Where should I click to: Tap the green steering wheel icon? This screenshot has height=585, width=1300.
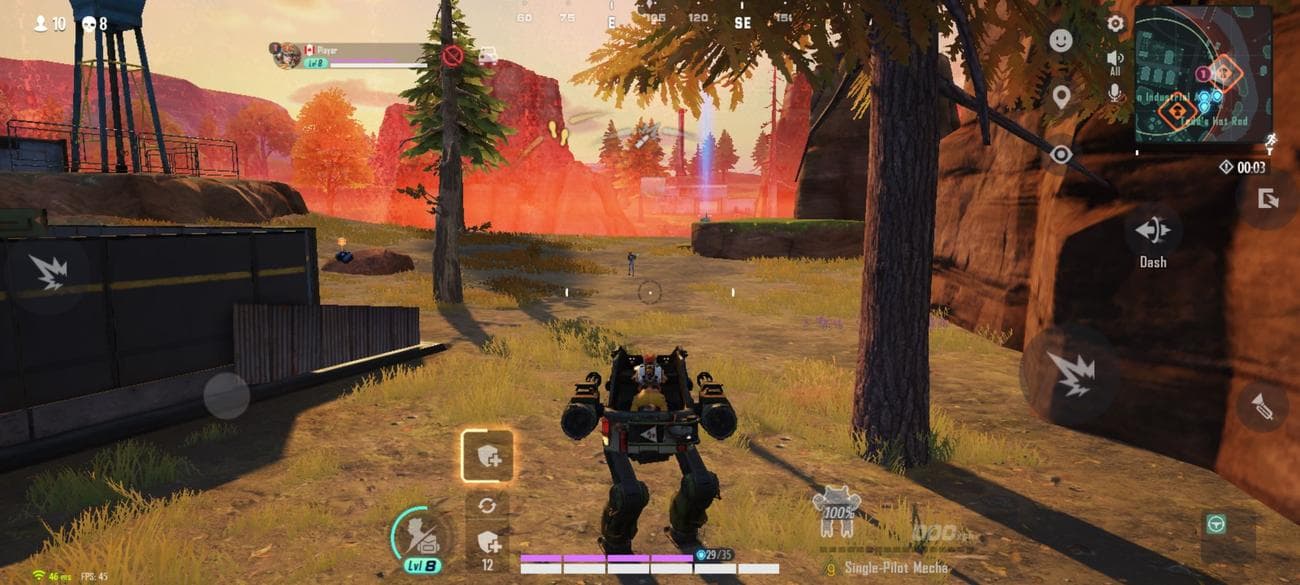pyautogui.click(x=1215, y=523)
